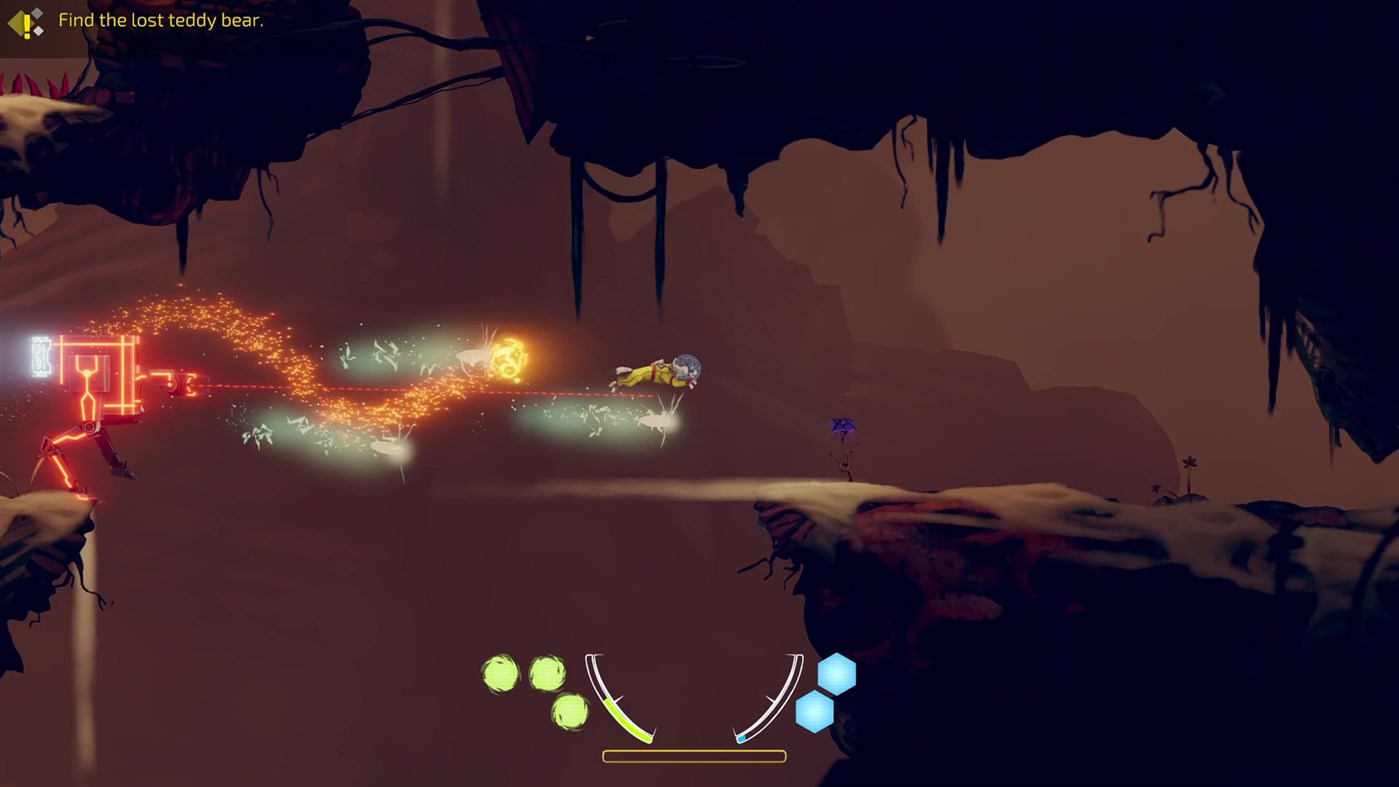Open the quest text 'Find the lost teddy bear'

160,19
